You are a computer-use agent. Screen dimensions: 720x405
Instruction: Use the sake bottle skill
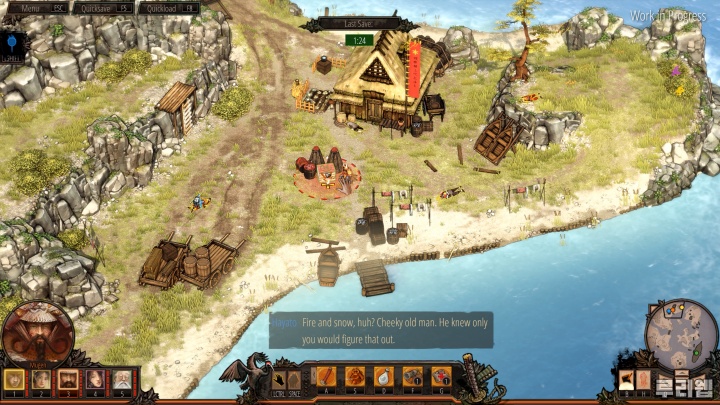tap(383, 377)
